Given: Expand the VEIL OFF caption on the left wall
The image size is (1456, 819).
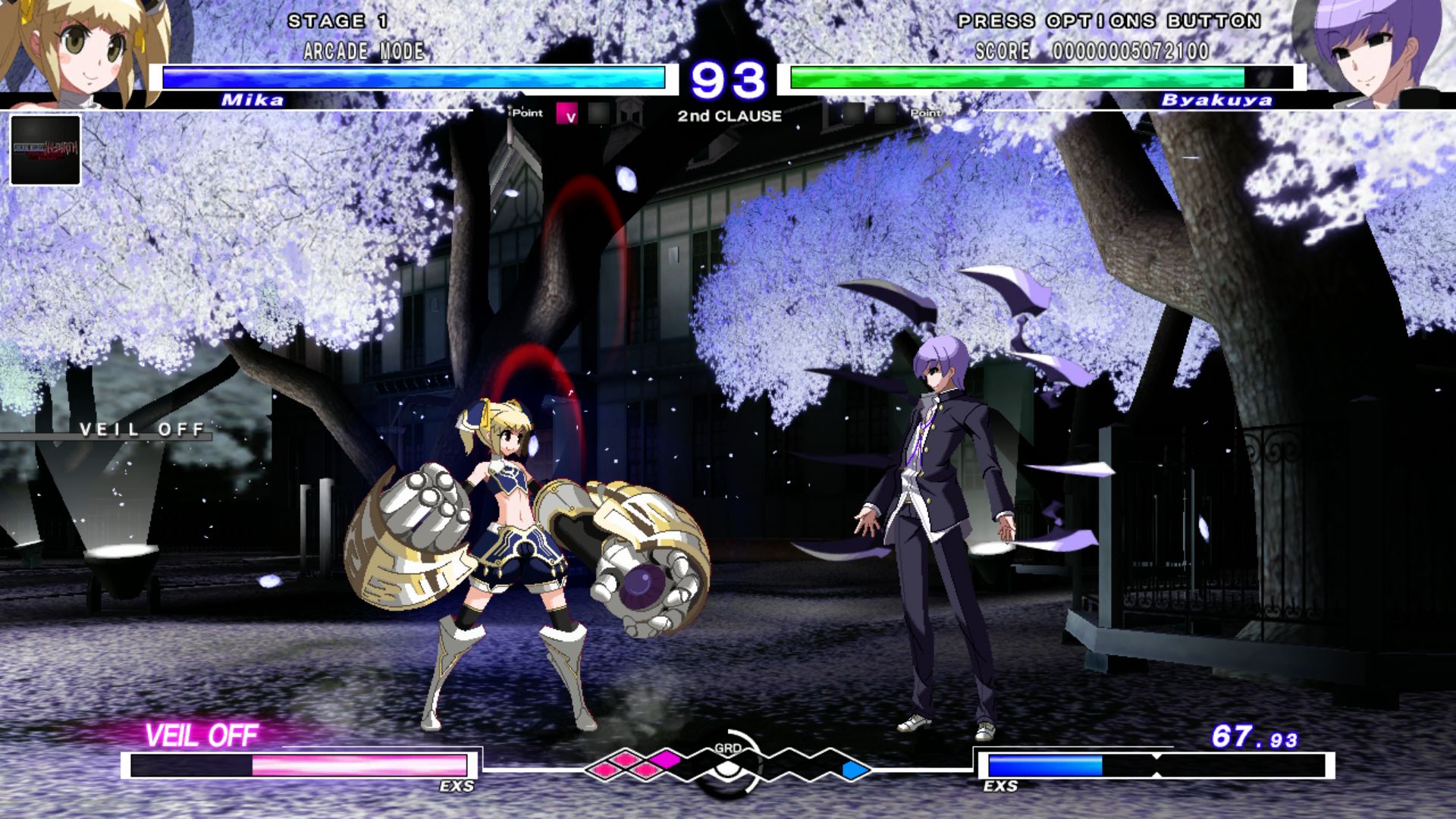Looking at the screenshot, I should pos(140,431).
